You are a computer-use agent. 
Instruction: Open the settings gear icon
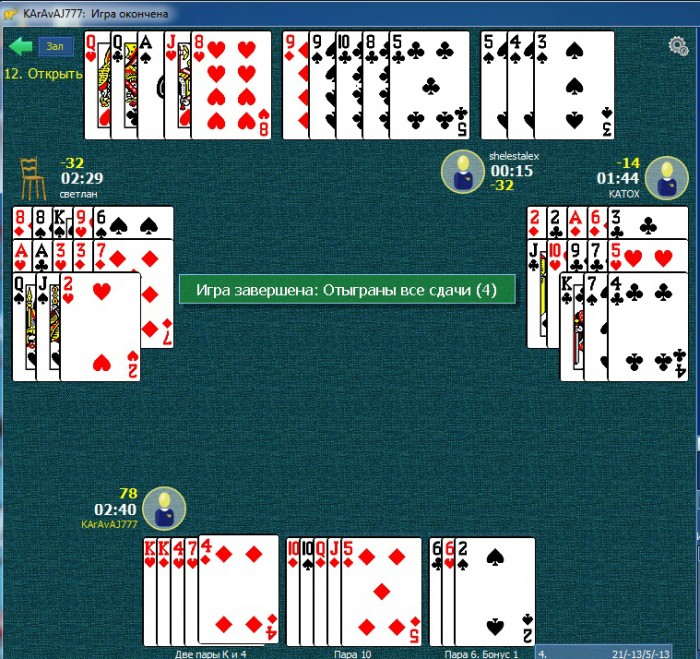coord(678,46)
